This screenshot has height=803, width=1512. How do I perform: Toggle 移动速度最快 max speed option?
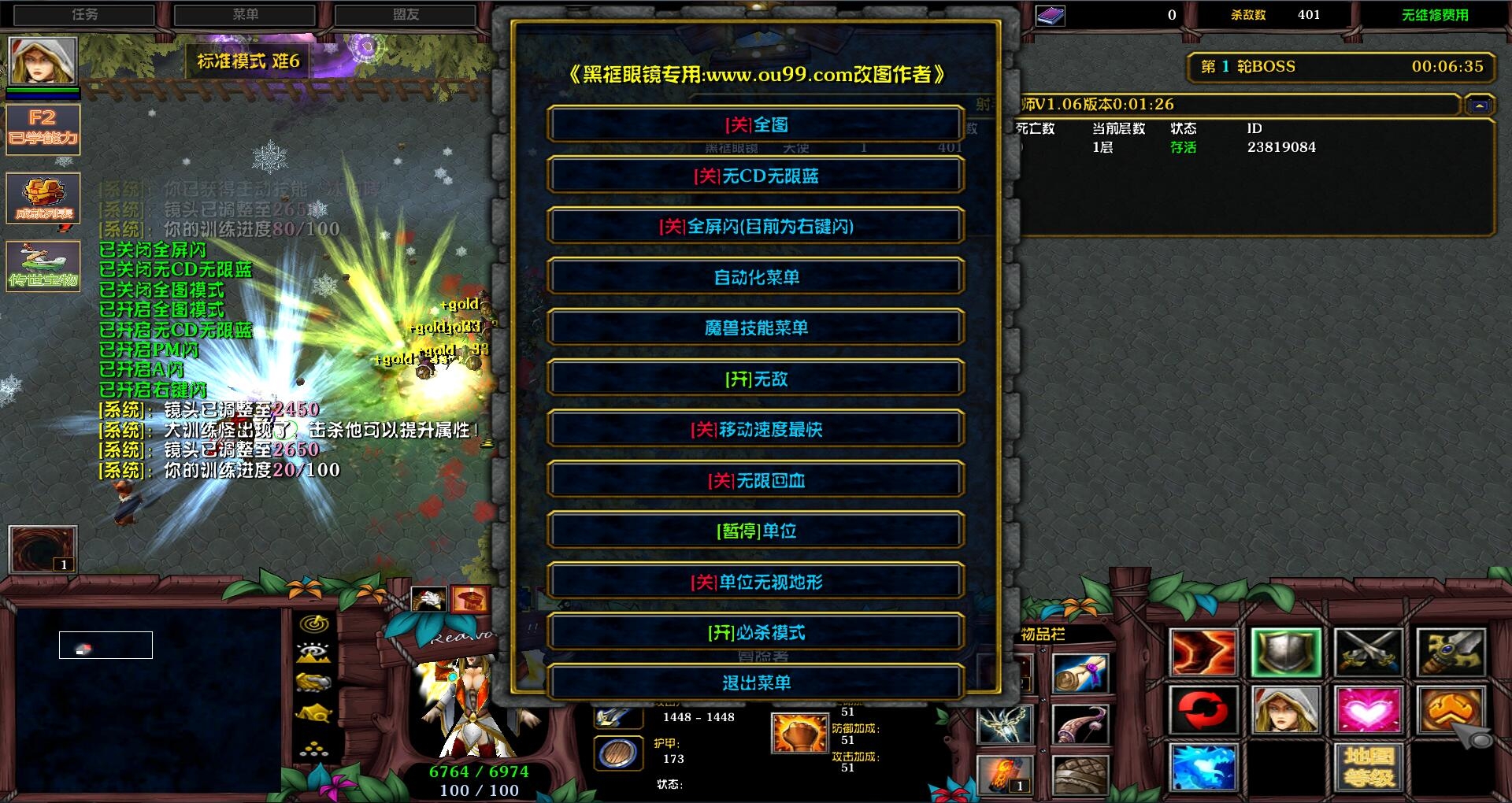[756, 429]
